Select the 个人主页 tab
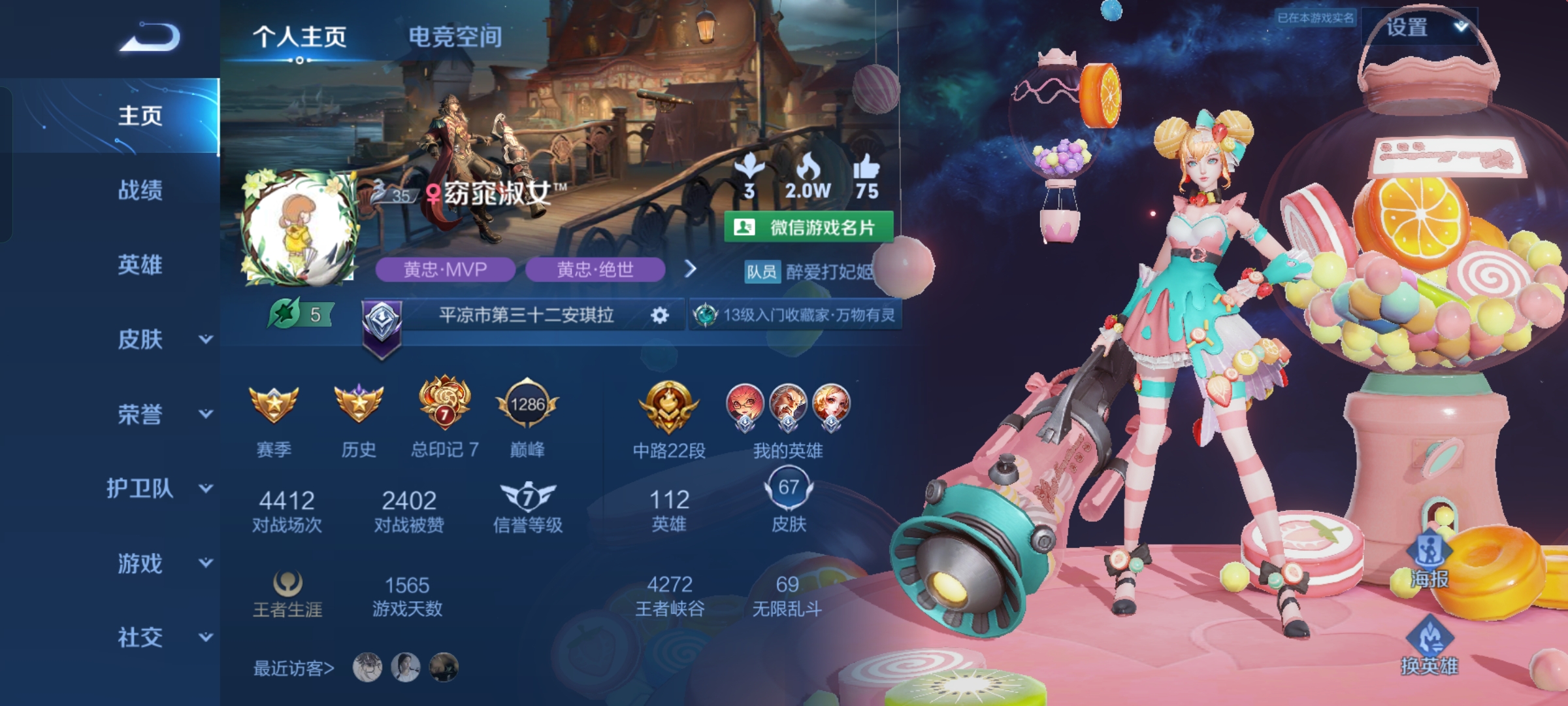1568x706 pixels. click(x=300, y=37)
